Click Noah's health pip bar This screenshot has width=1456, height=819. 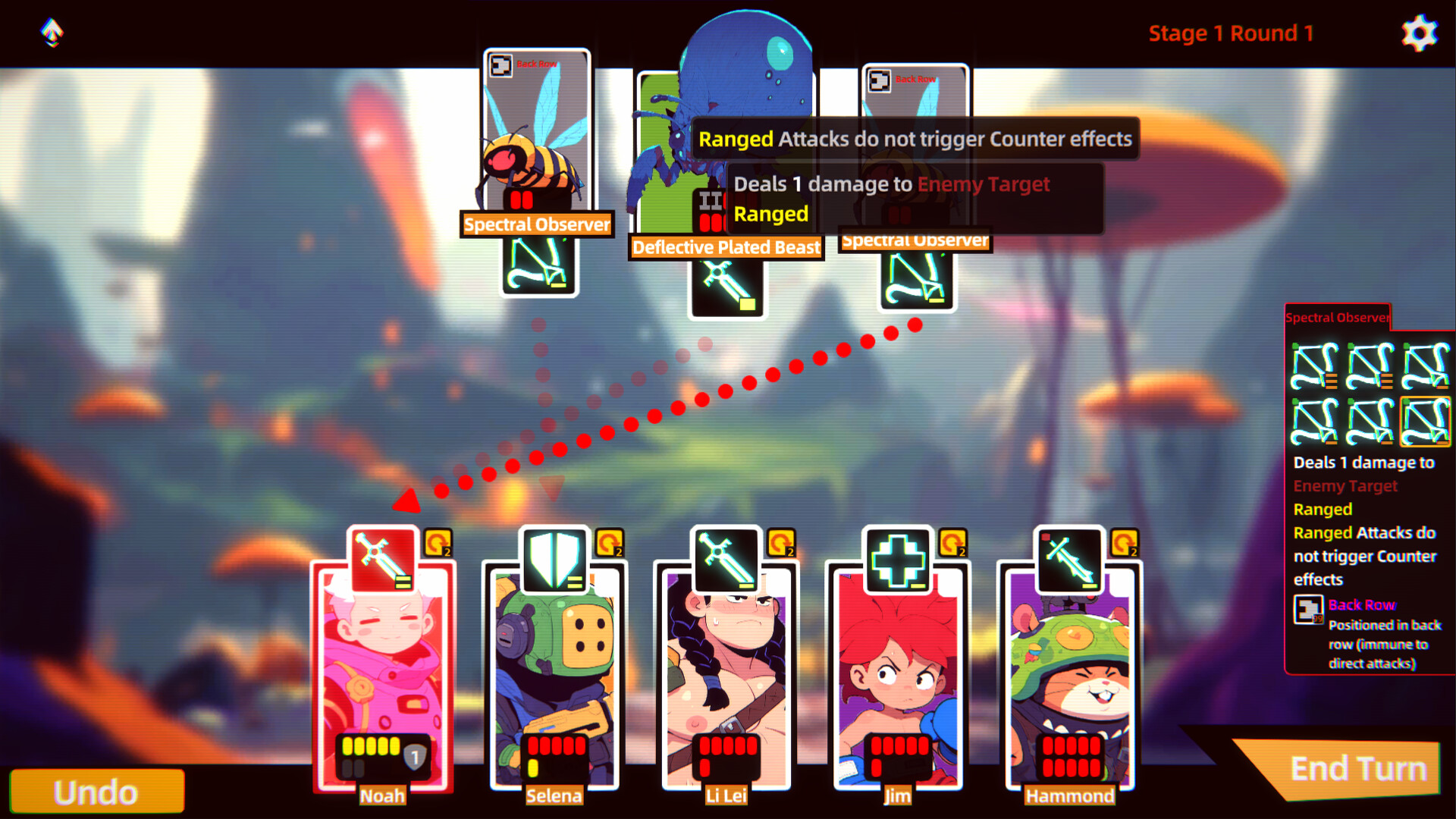click(373, 746)
